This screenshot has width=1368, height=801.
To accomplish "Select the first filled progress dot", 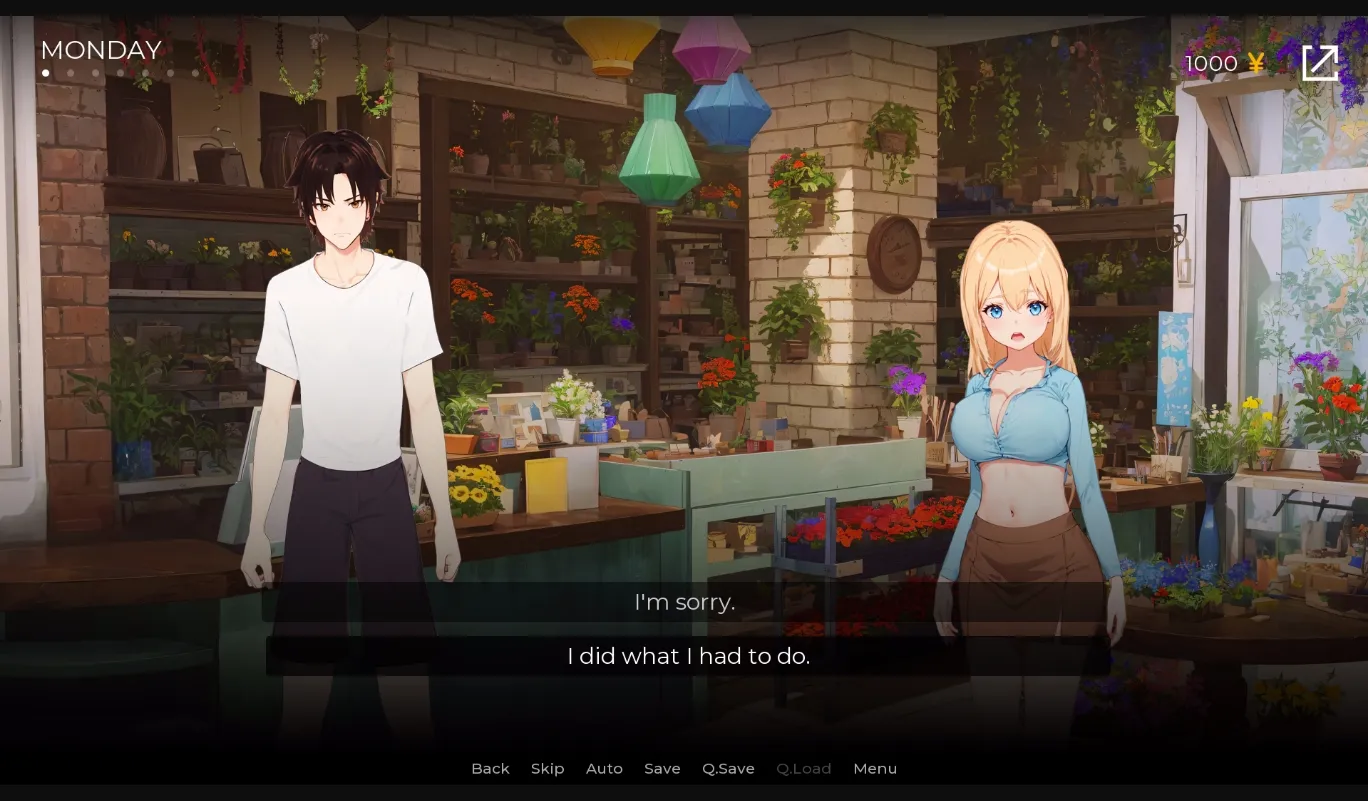I will point(45,73).
